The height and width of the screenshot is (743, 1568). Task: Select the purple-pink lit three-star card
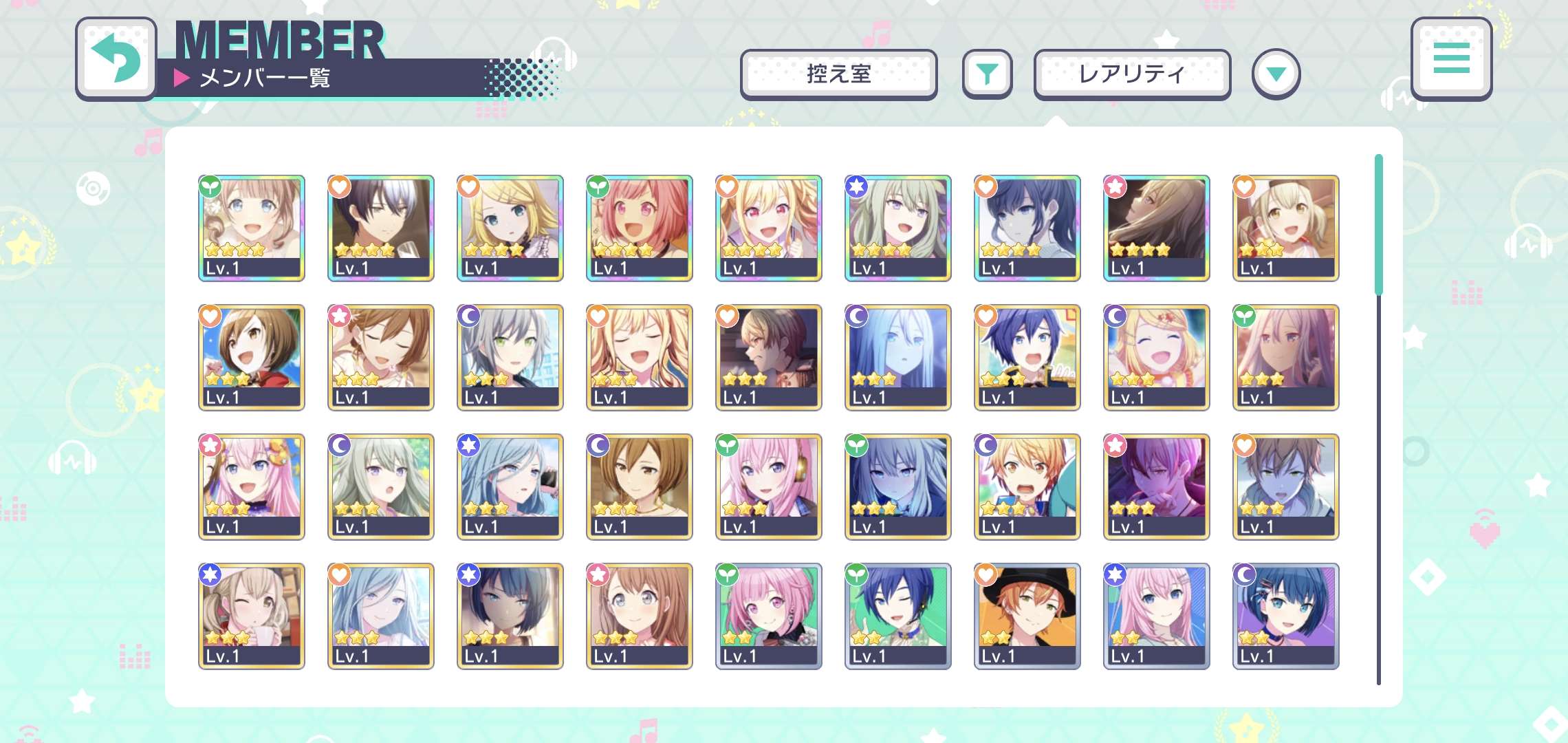coord(1156,486)
